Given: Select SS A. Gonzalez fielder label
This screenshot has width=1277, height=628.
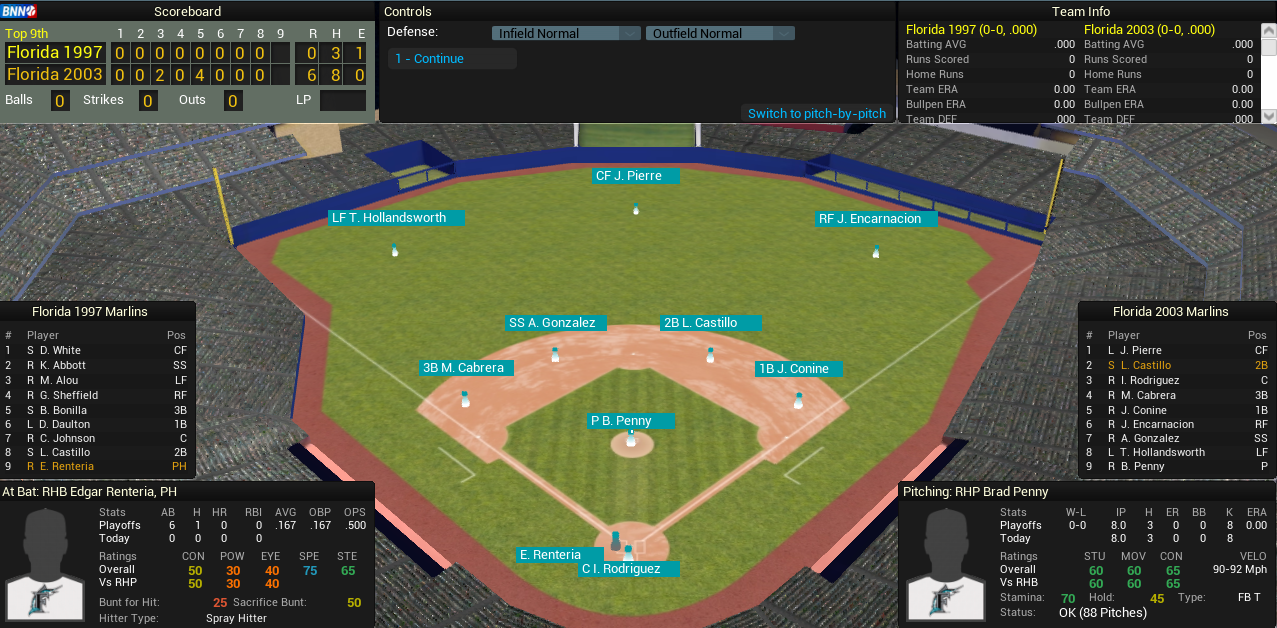Looking at the screenshot, I should [x=556, y=323].
